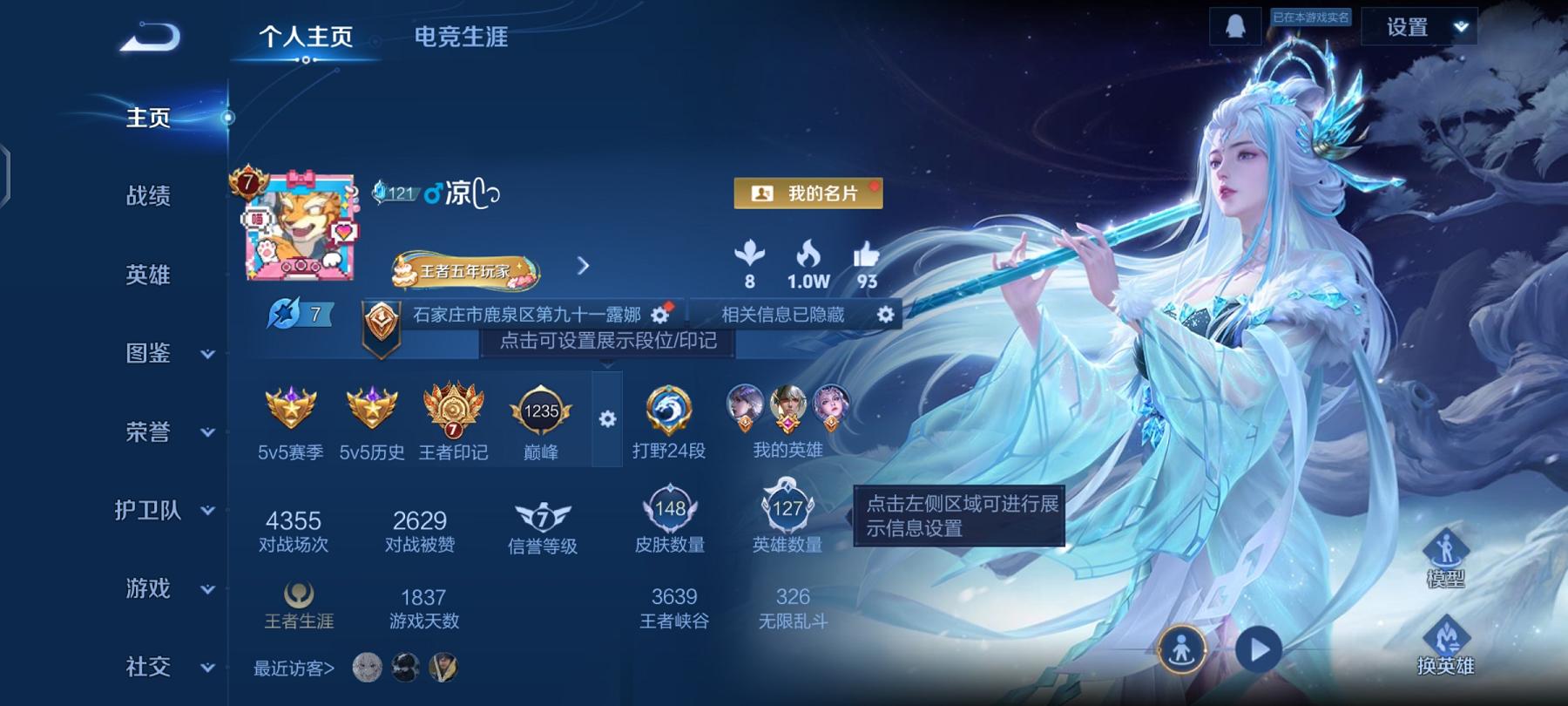The image size is (1568, 706).
Task: Open the 设置 dropdown arrow
Action: click(x=1463, y=27)
